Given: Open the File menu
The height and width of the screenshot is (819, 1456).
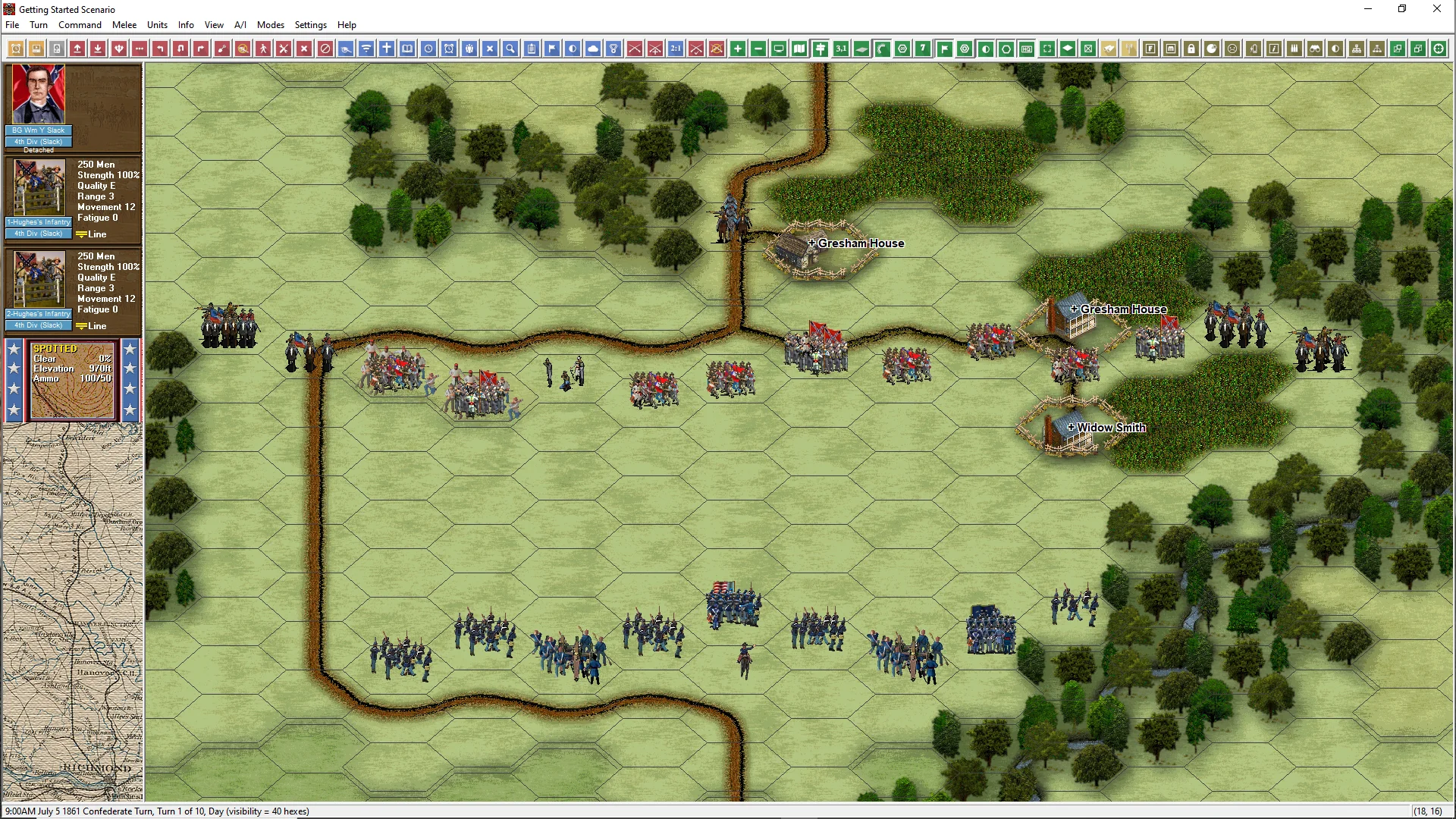Looking at the screenshot, I should coord(12,25).
